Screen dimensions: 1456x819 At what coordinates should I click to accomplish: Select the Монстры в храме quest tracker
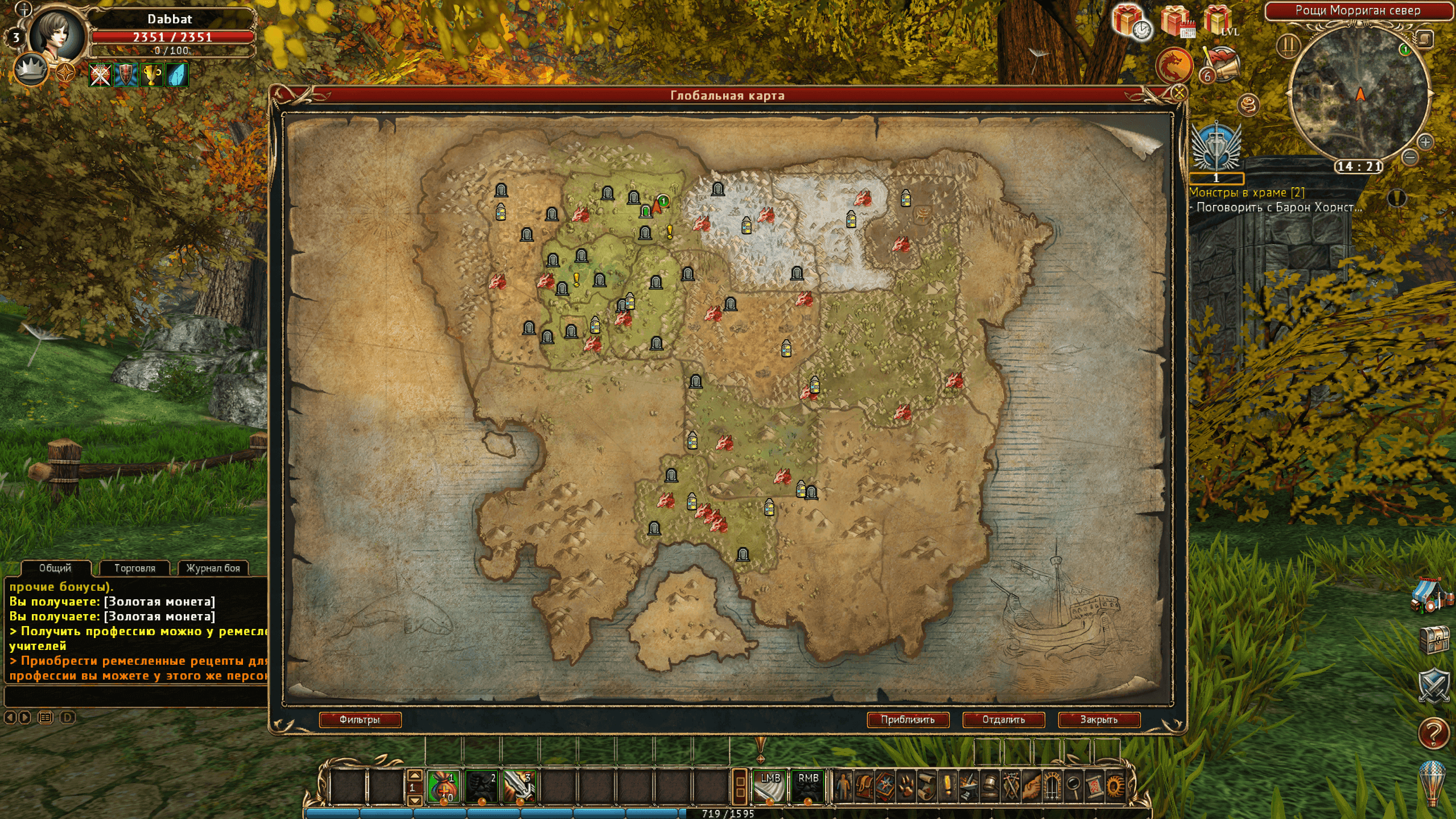click(1247, 193)
